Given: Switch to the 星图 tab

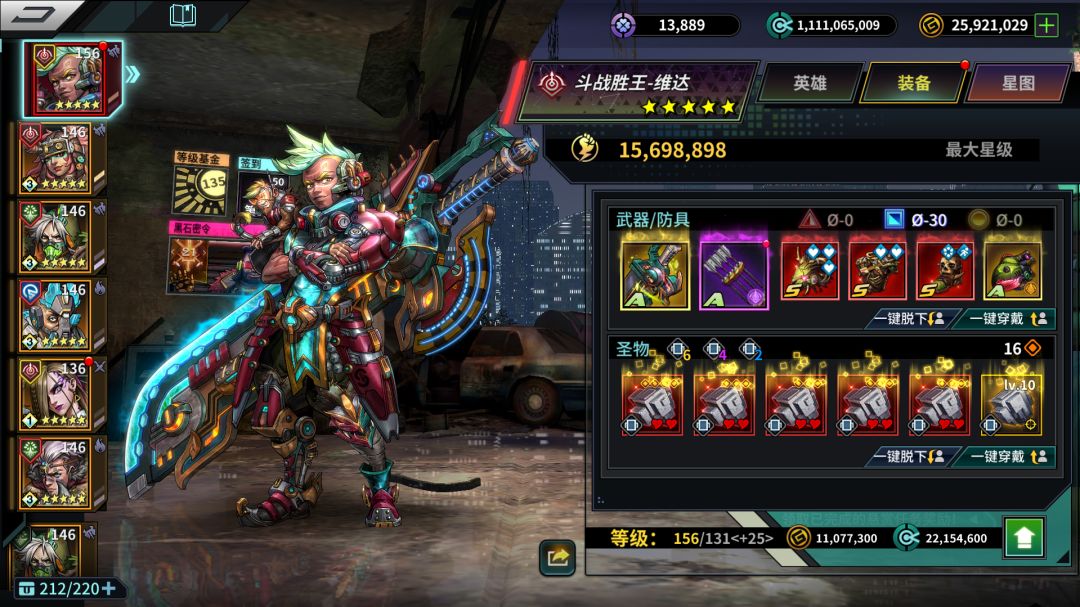Looking at the screenshot, I should (x=1018, y=83).
